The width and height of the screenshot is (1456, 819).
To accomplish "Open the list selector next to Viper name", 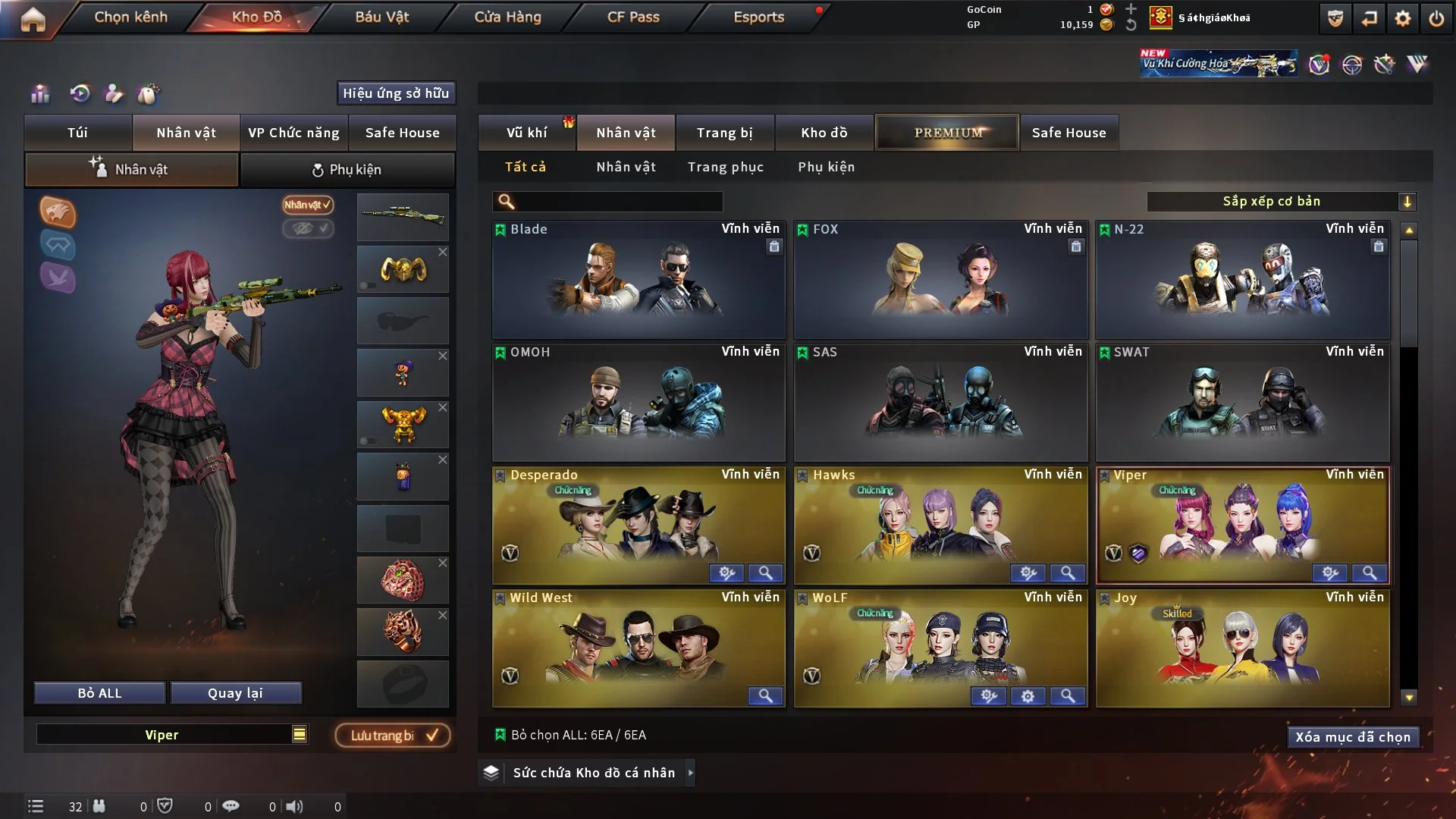I will point(300,734).
